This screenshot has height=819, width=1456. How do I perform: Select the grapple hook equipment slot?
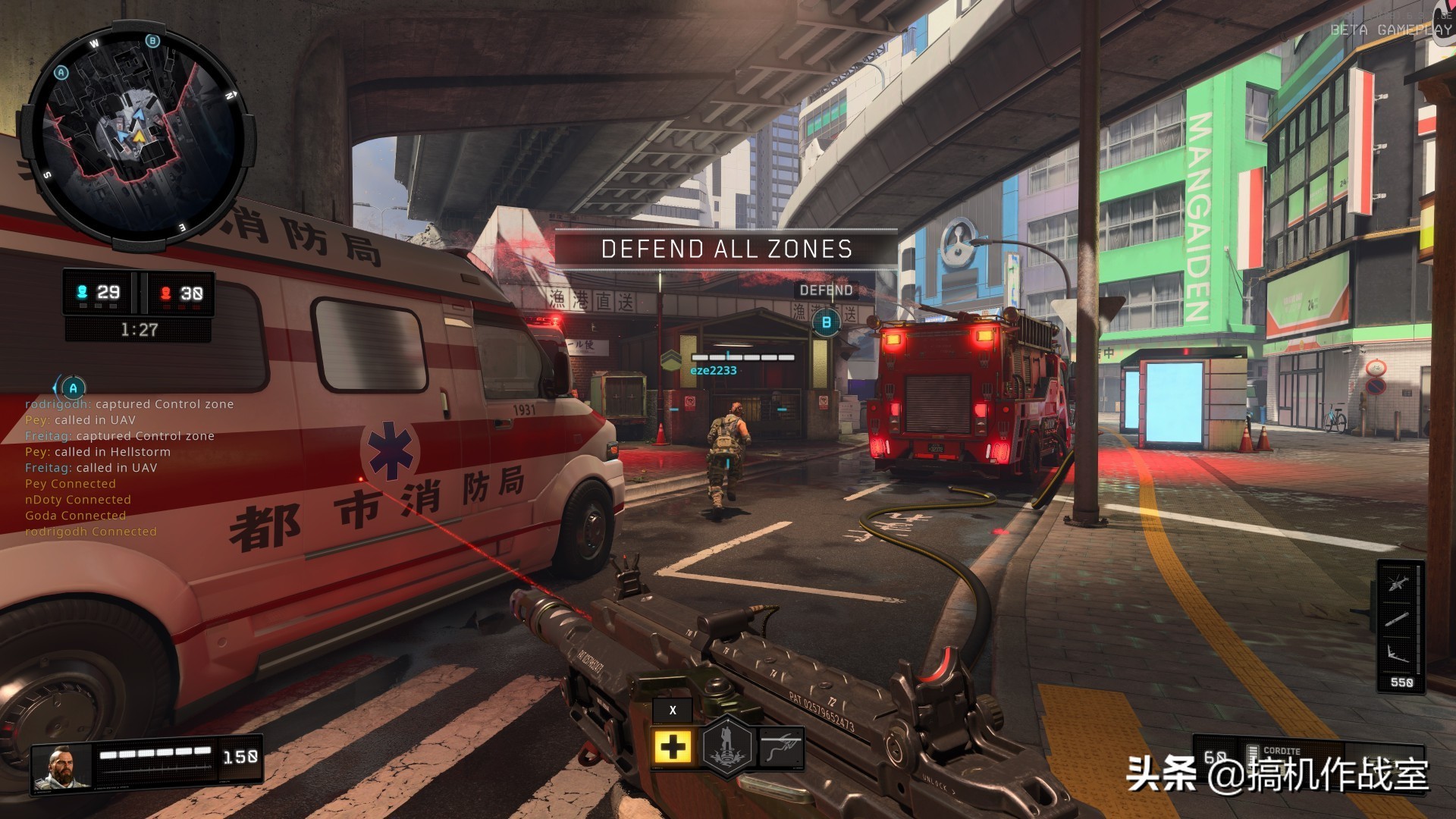781,747
